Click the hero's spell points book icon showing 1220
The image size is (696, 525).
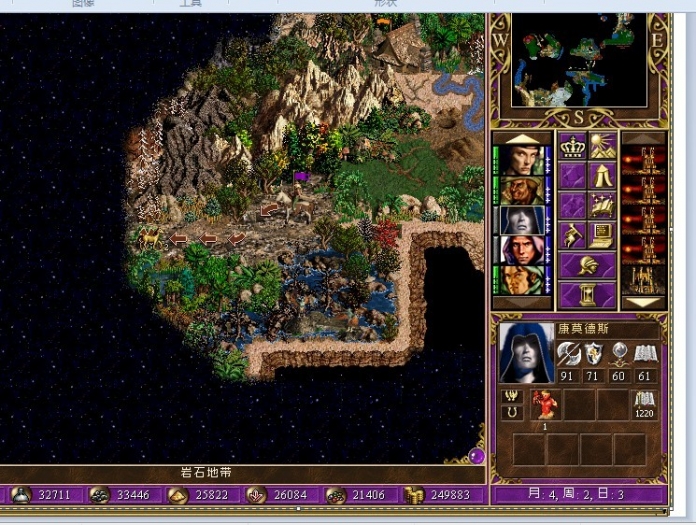pos(644,405)
